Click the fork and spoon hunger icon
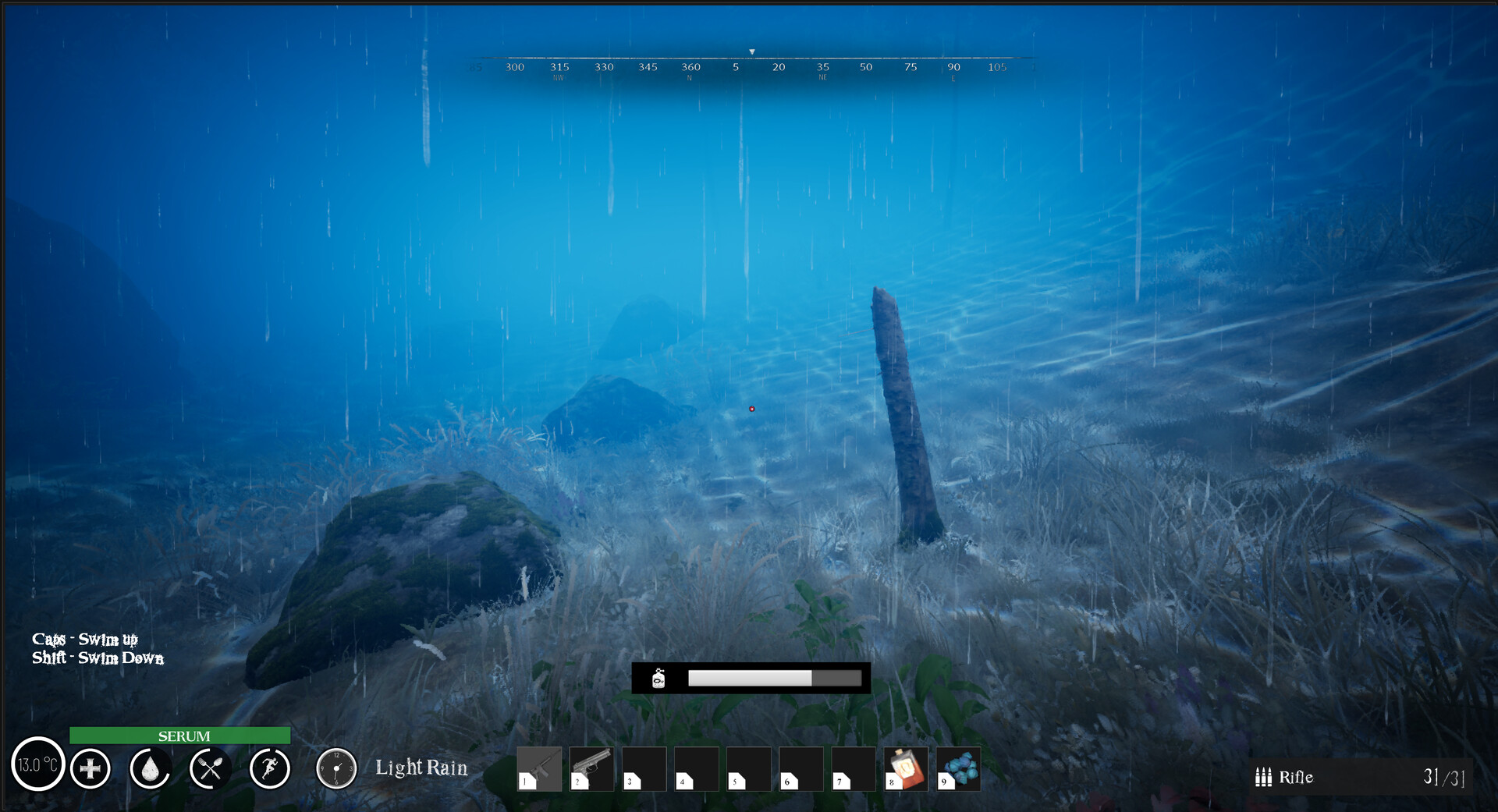Viewport: 1498px width, 812px height. pyautogui.click(x=208, y=769)
